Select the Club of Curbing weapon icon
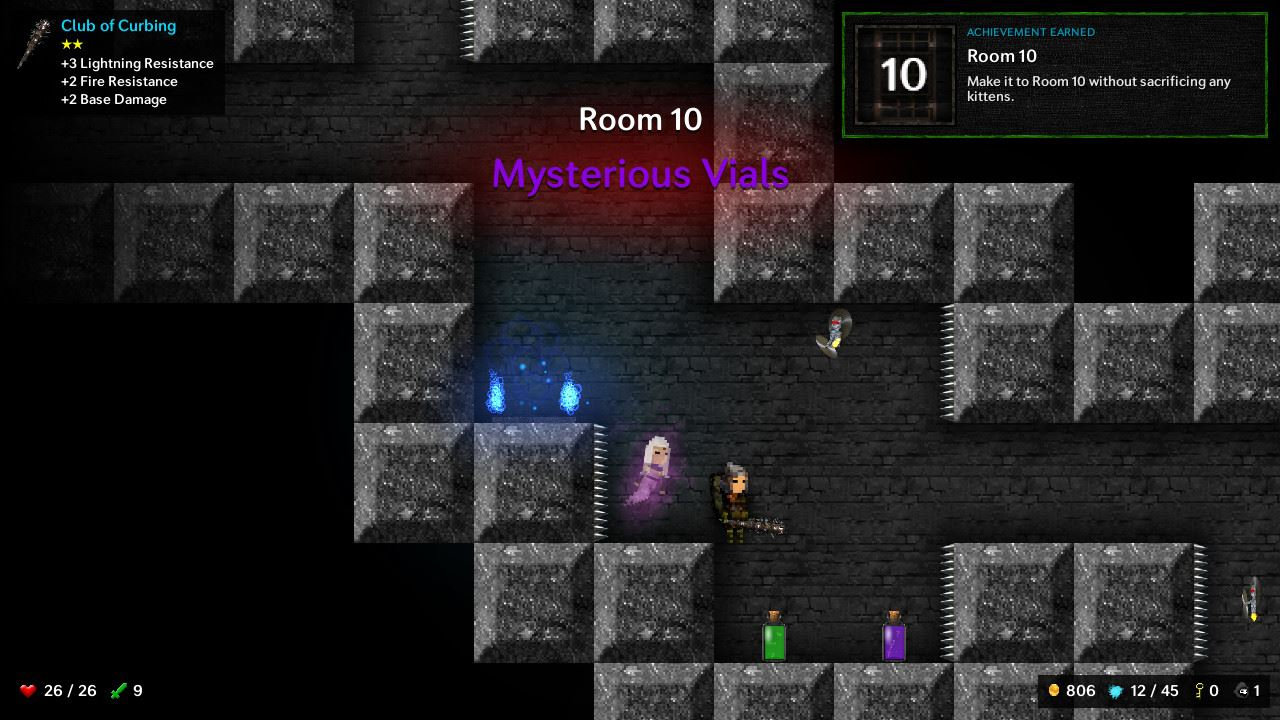The image size is (1280, 720). [x=35, y=45]
